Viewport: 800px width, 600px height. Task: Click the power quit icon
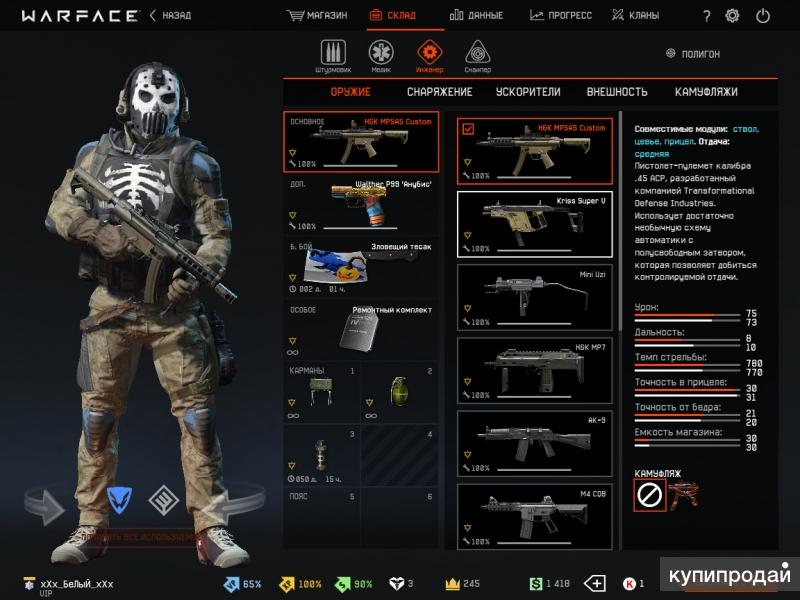763,16
